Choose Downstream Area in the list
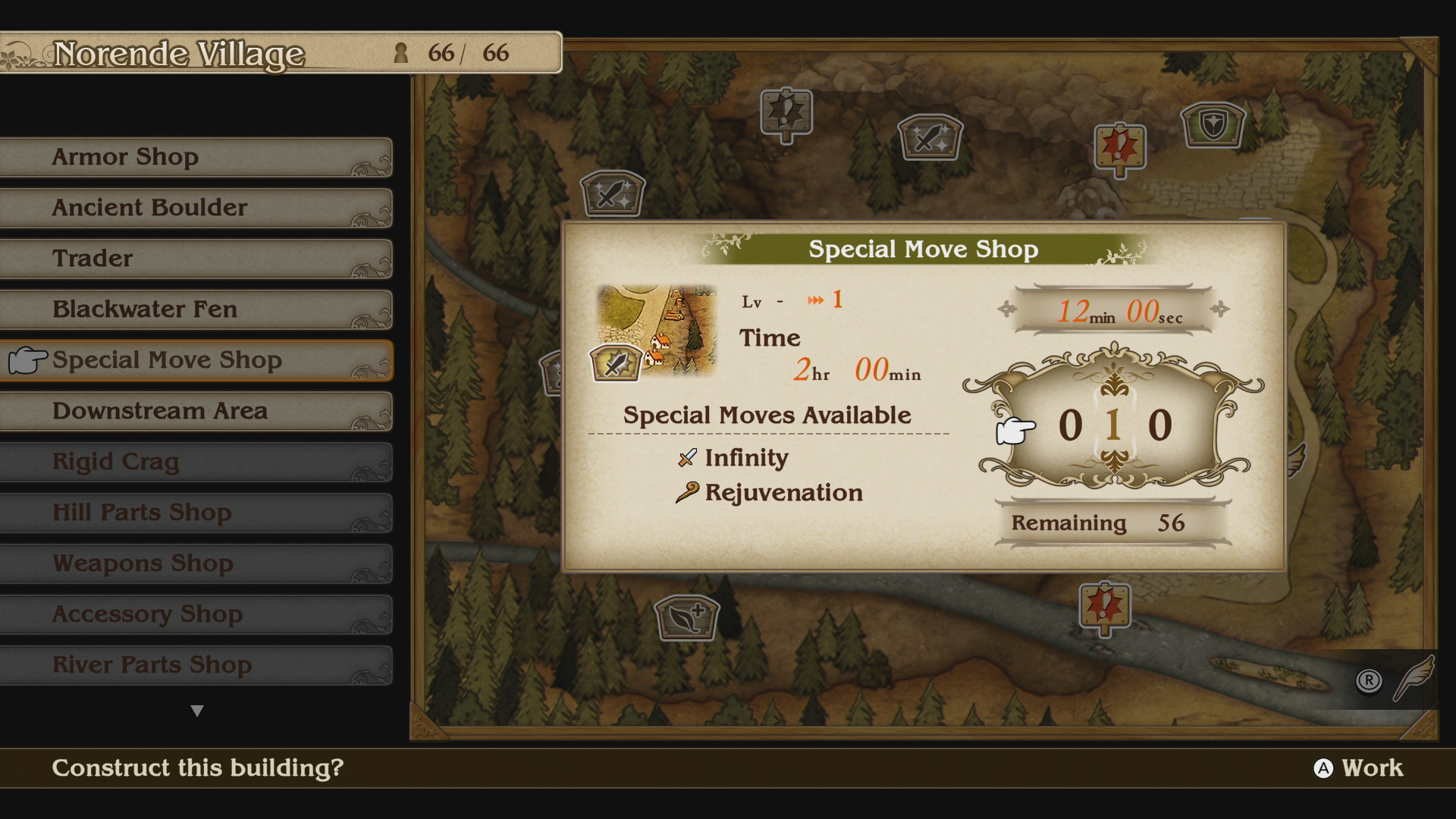1456x819 pixels. tap(196, 411)
